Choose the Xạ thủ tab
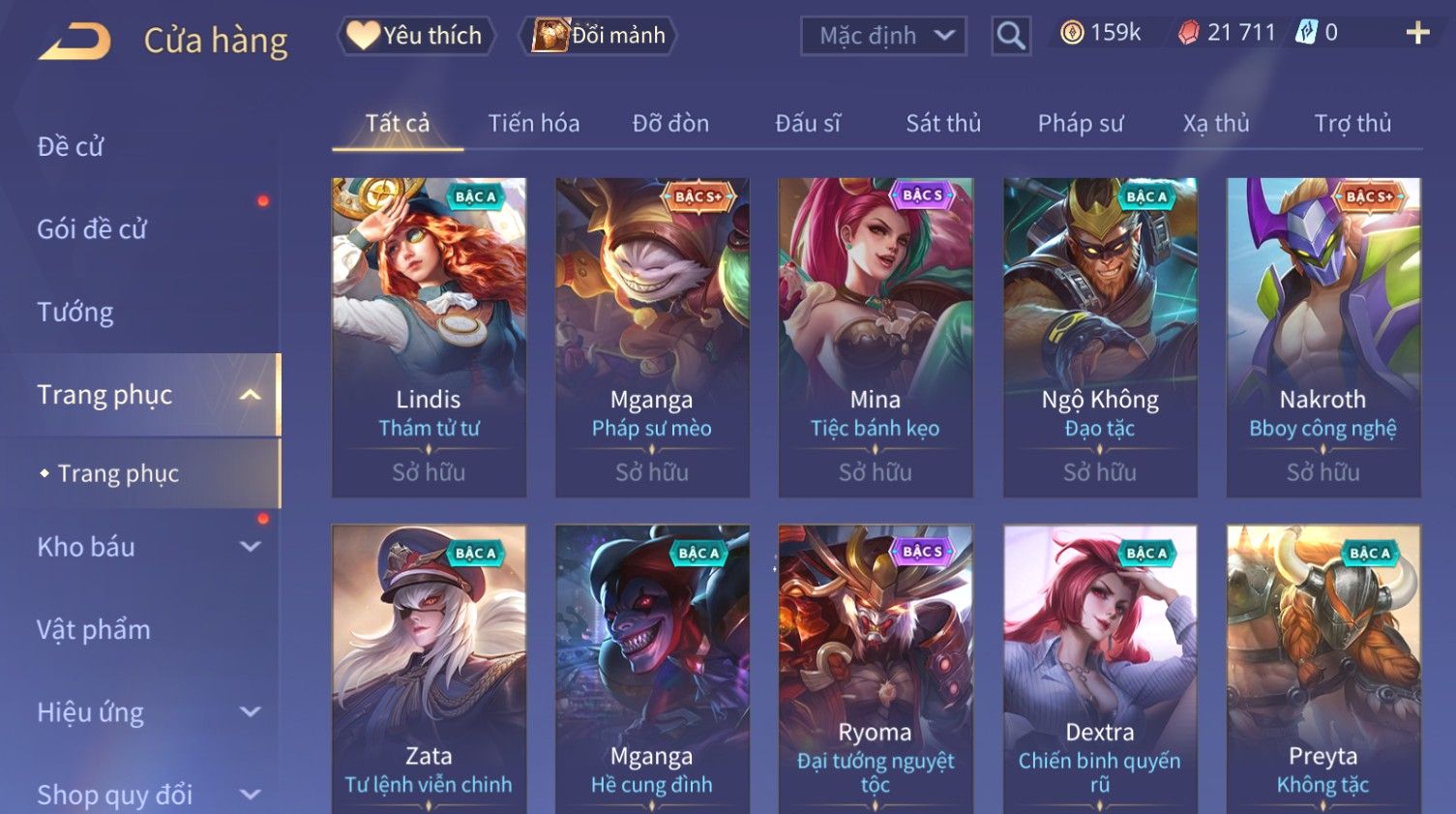1456x814 pixels. tap(1216, 124)
